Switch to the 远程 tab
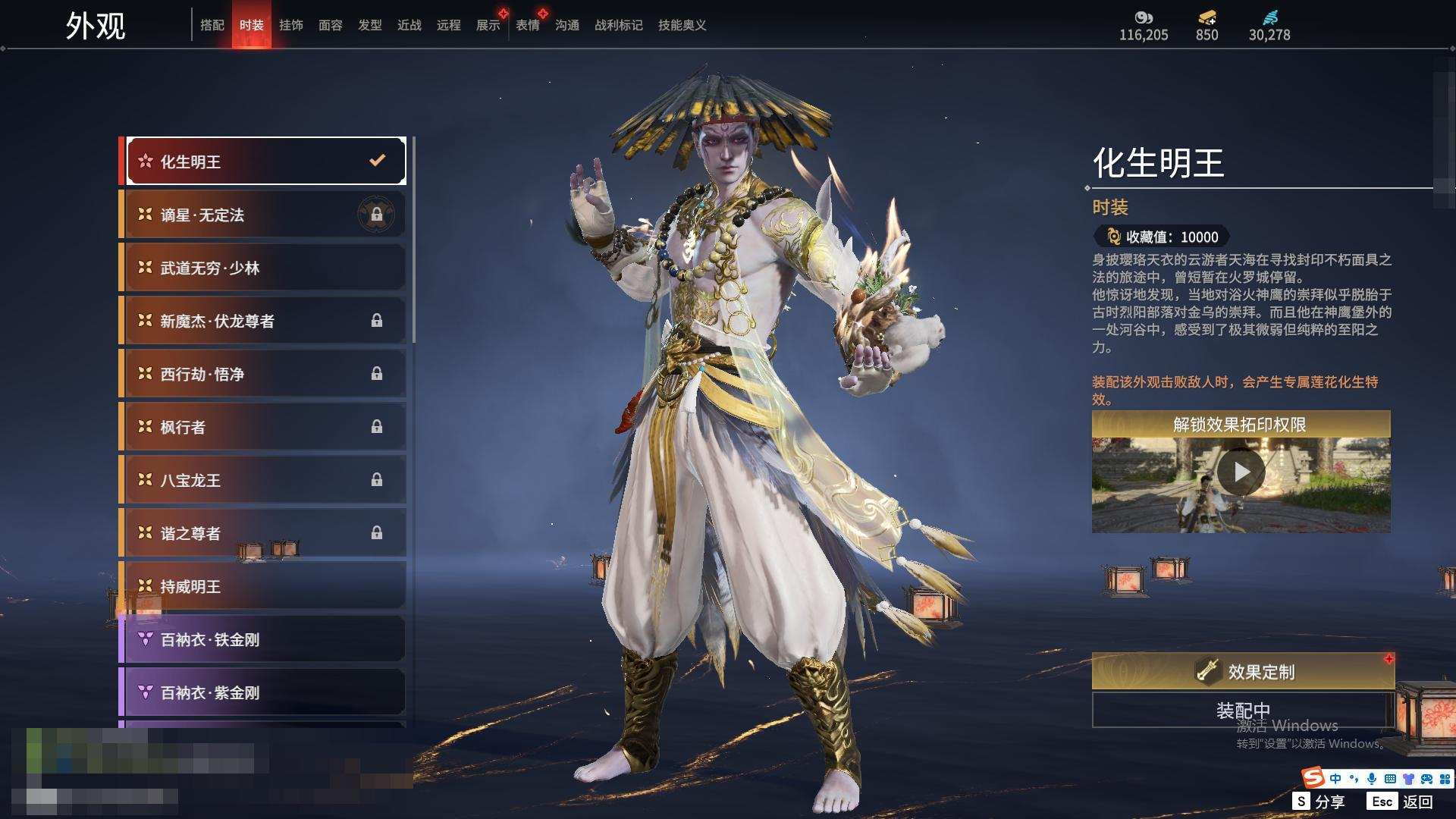 [x=448, y=25]
